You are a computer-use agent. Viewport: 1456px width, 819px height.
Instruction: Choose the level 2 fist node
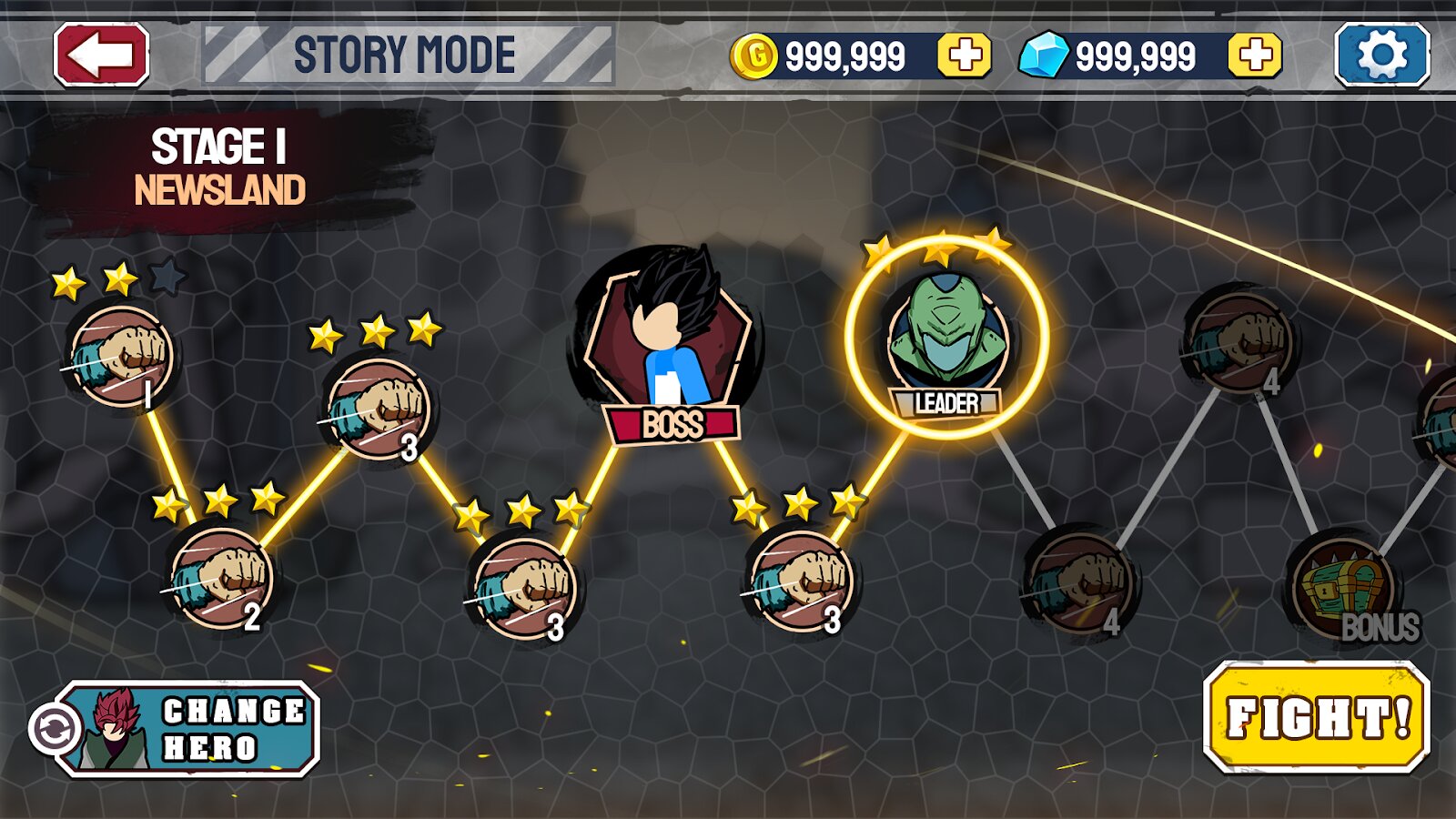point(222,577)
